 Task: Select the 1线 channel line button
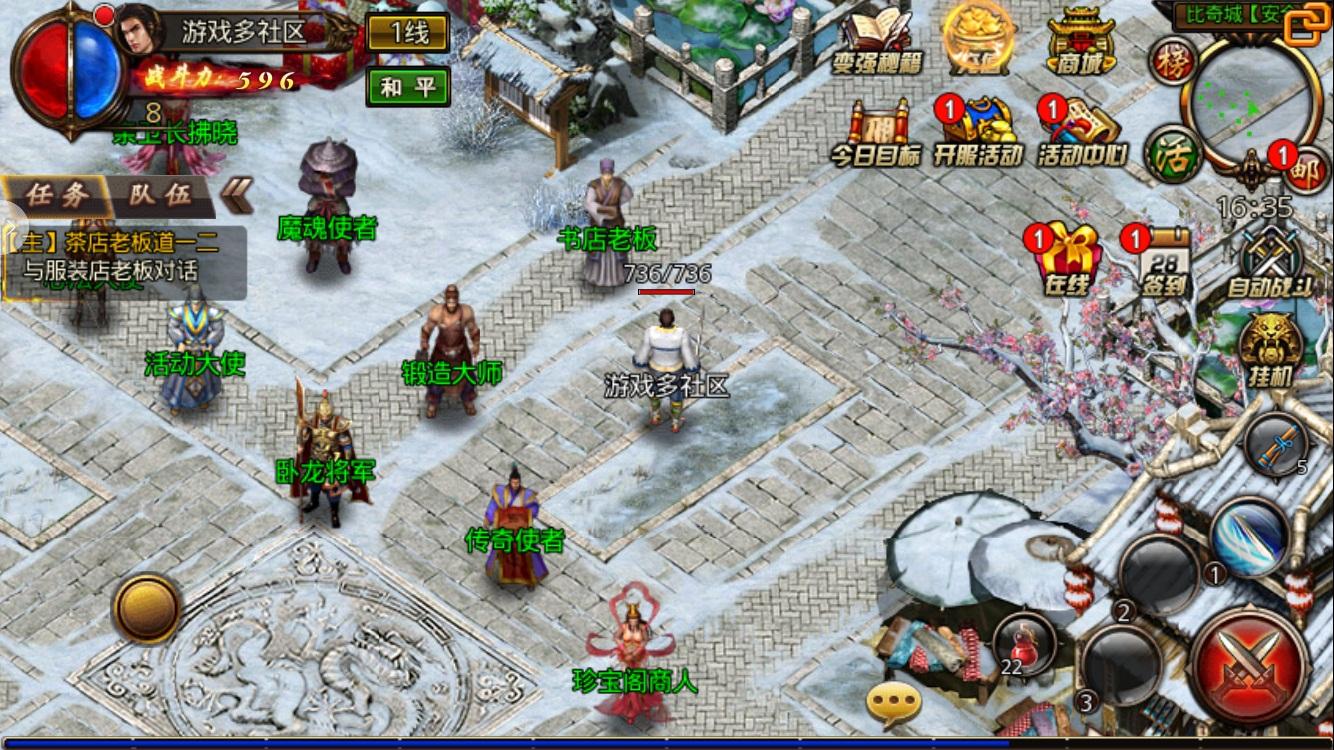(x=408, y=32)
